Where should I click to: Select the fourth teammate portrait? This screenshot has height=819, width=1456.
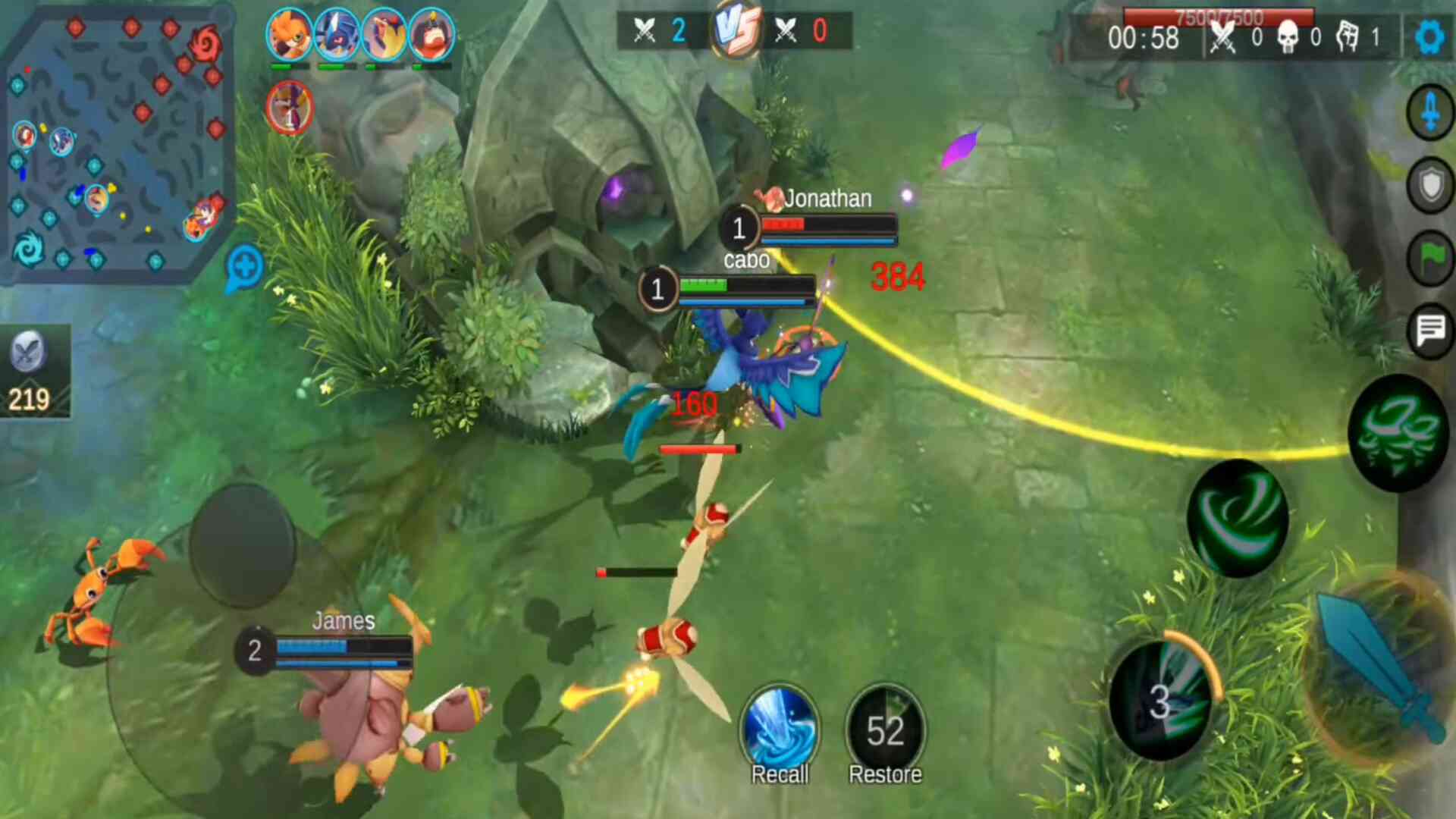(x=431, y=34)
